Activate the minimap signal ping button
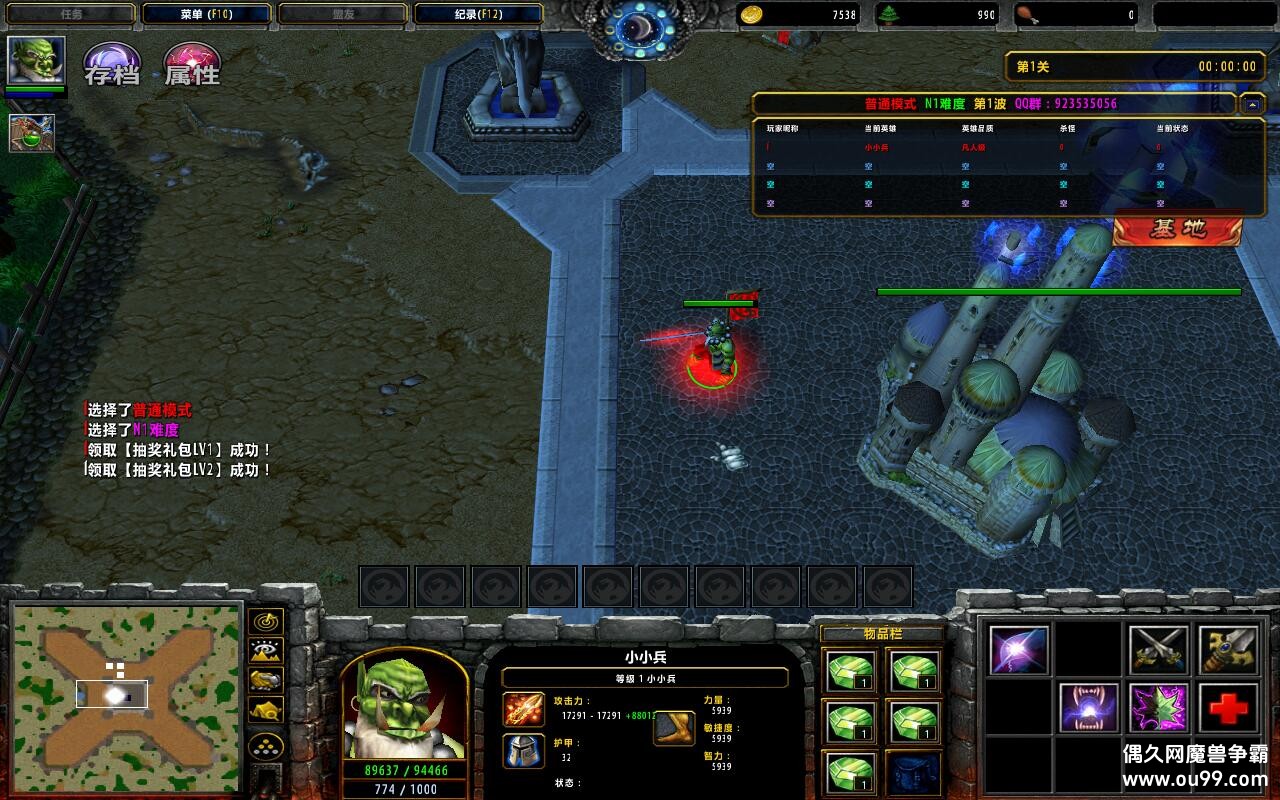1280x800 pixels. (x=266, y=622)
